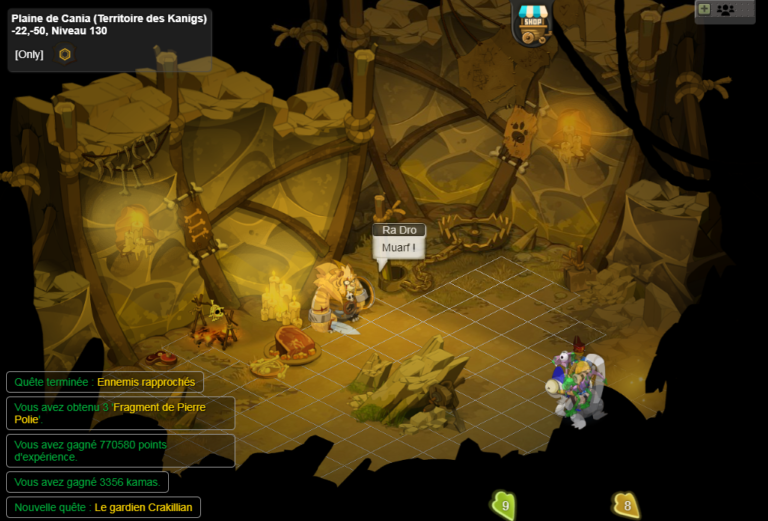The image size is (768, 521).
Task: Click the green plus button
Action: 704,9
